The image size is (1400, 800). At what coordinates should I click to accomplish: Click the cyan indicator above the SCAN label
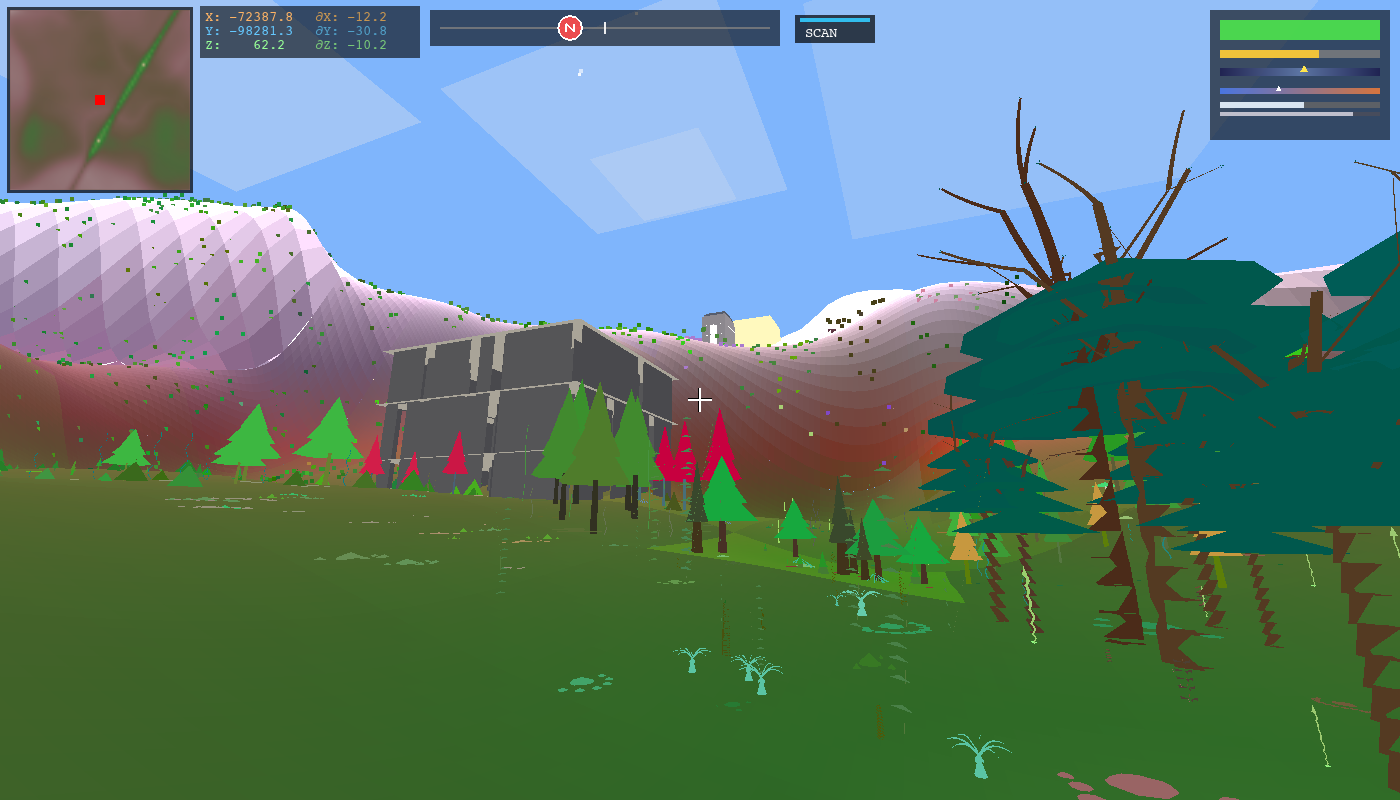click(x=833, y=18)
